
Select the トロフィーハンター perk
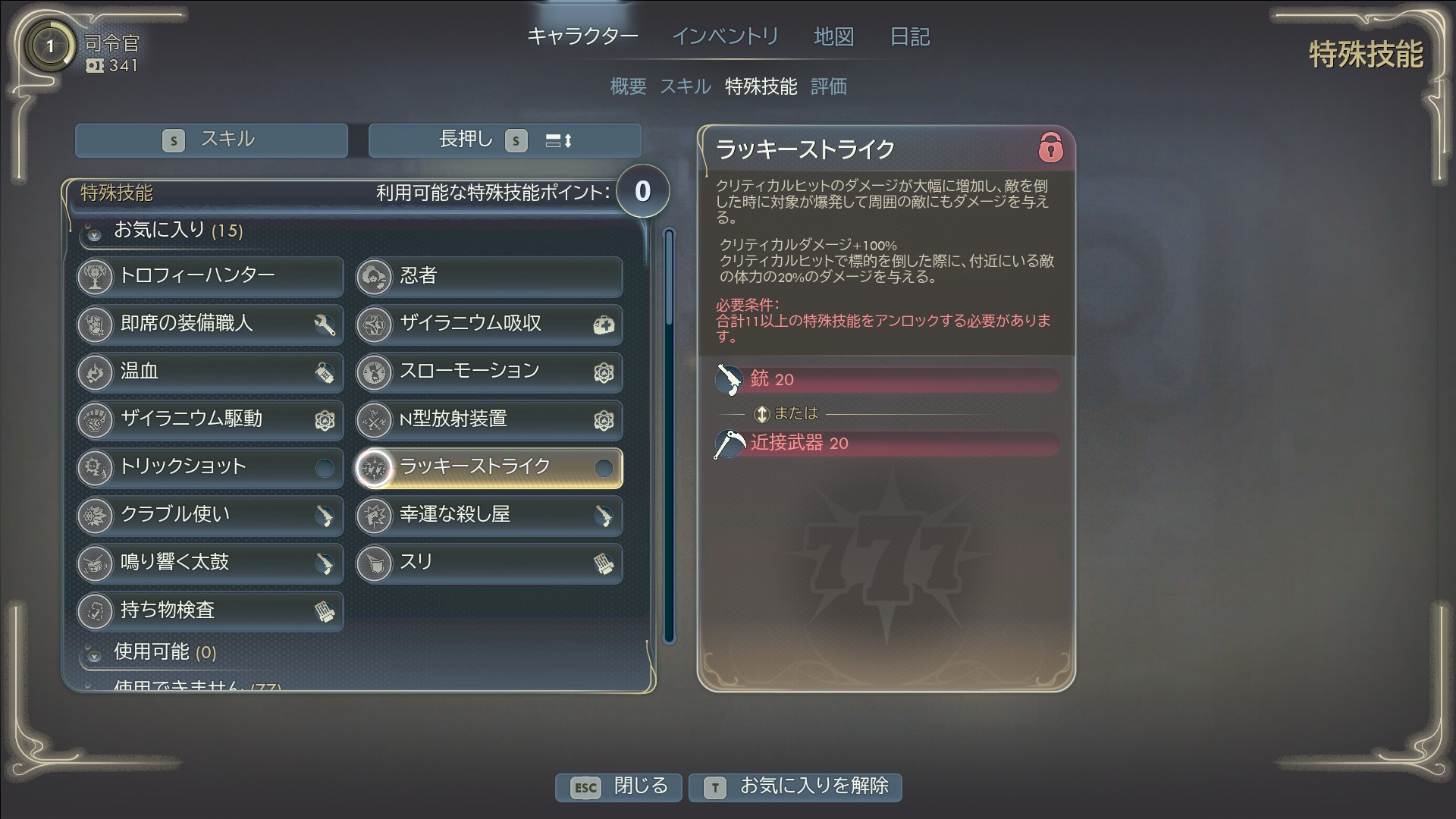[210, 276]
